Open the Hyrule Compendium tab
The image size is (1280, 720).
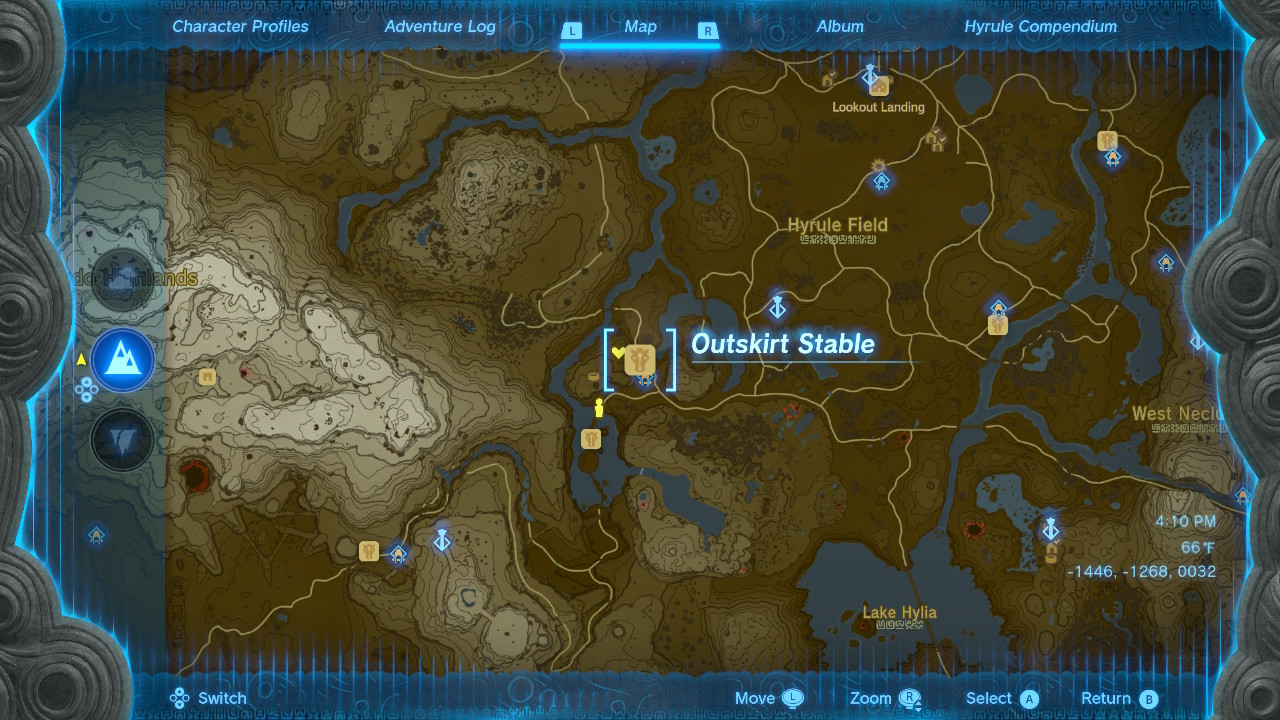pyautogui.click(x=1040, y=27)
